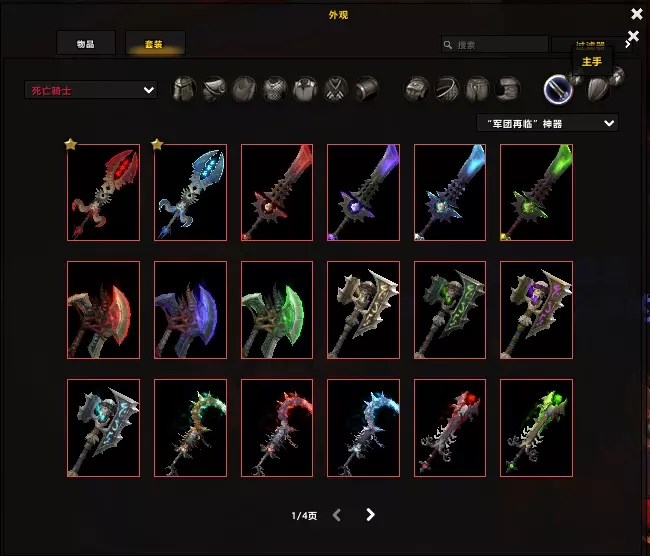Pick the blue-purple glowing axe appearance
The image size is (650, 556).
(x=190, y=310)
